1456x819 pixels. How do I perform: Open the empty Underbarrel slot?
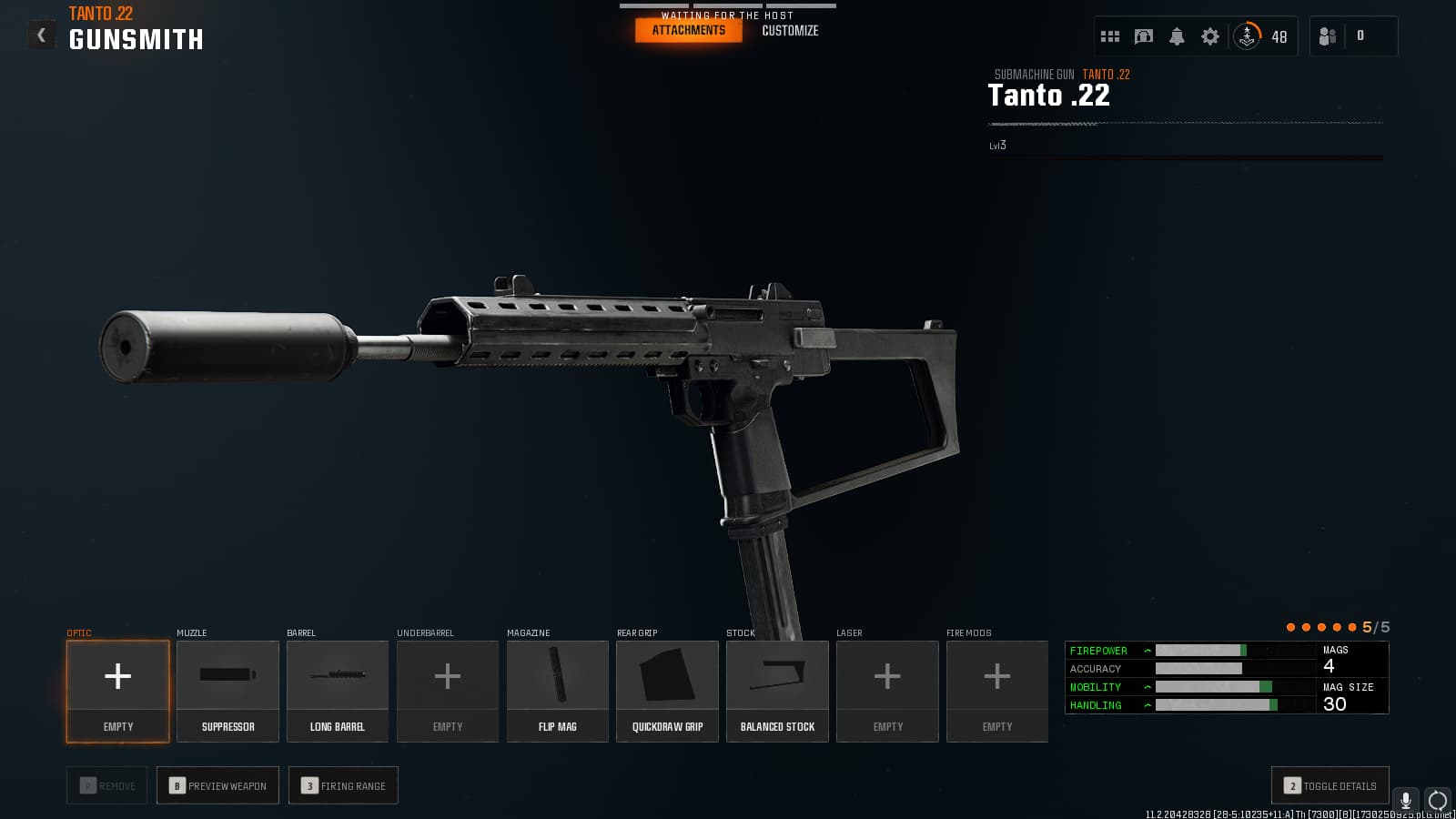point(448,691)
